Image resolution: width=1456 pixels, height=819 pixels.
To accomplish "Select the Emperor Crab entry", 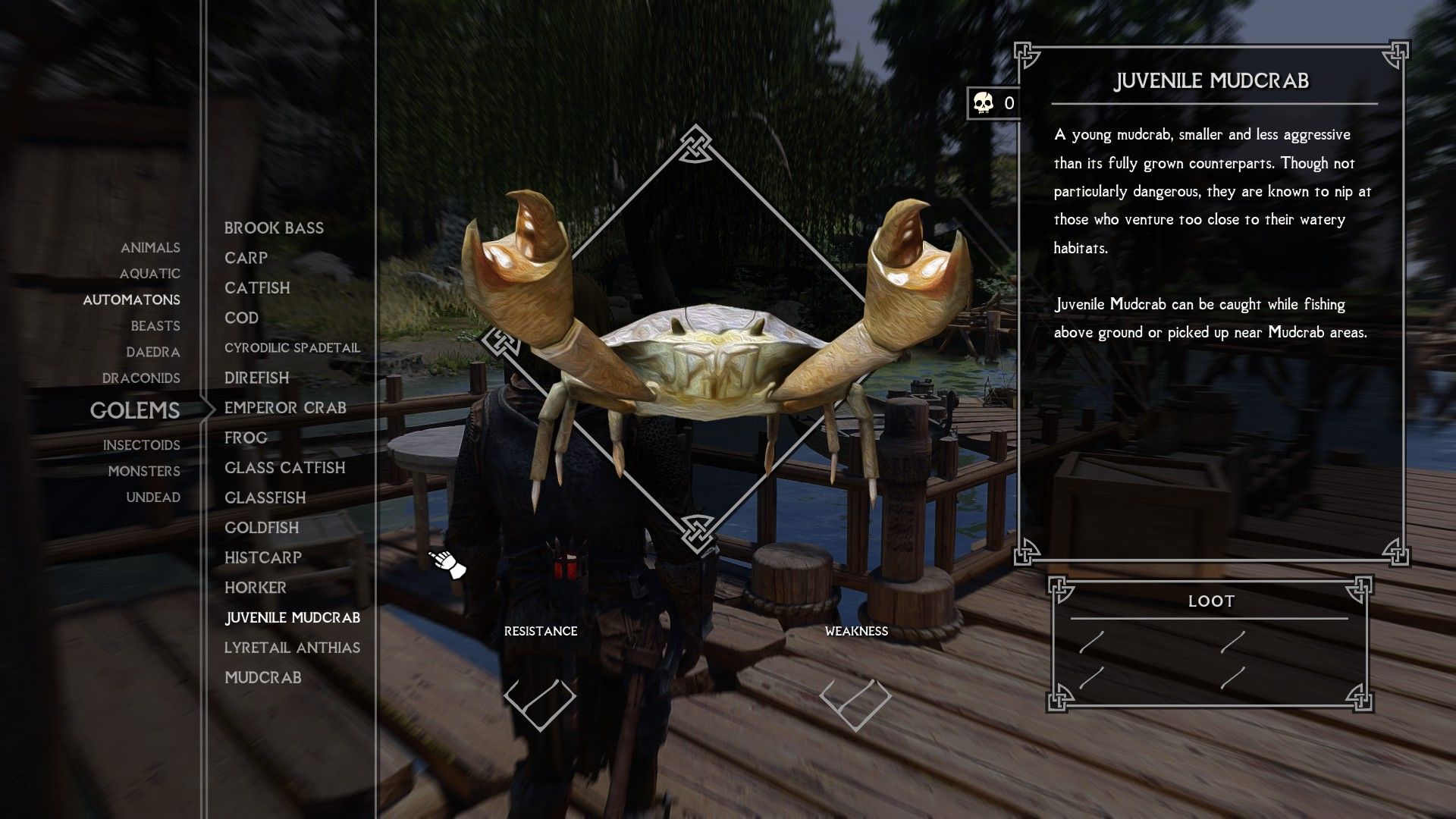I will 286,407.
